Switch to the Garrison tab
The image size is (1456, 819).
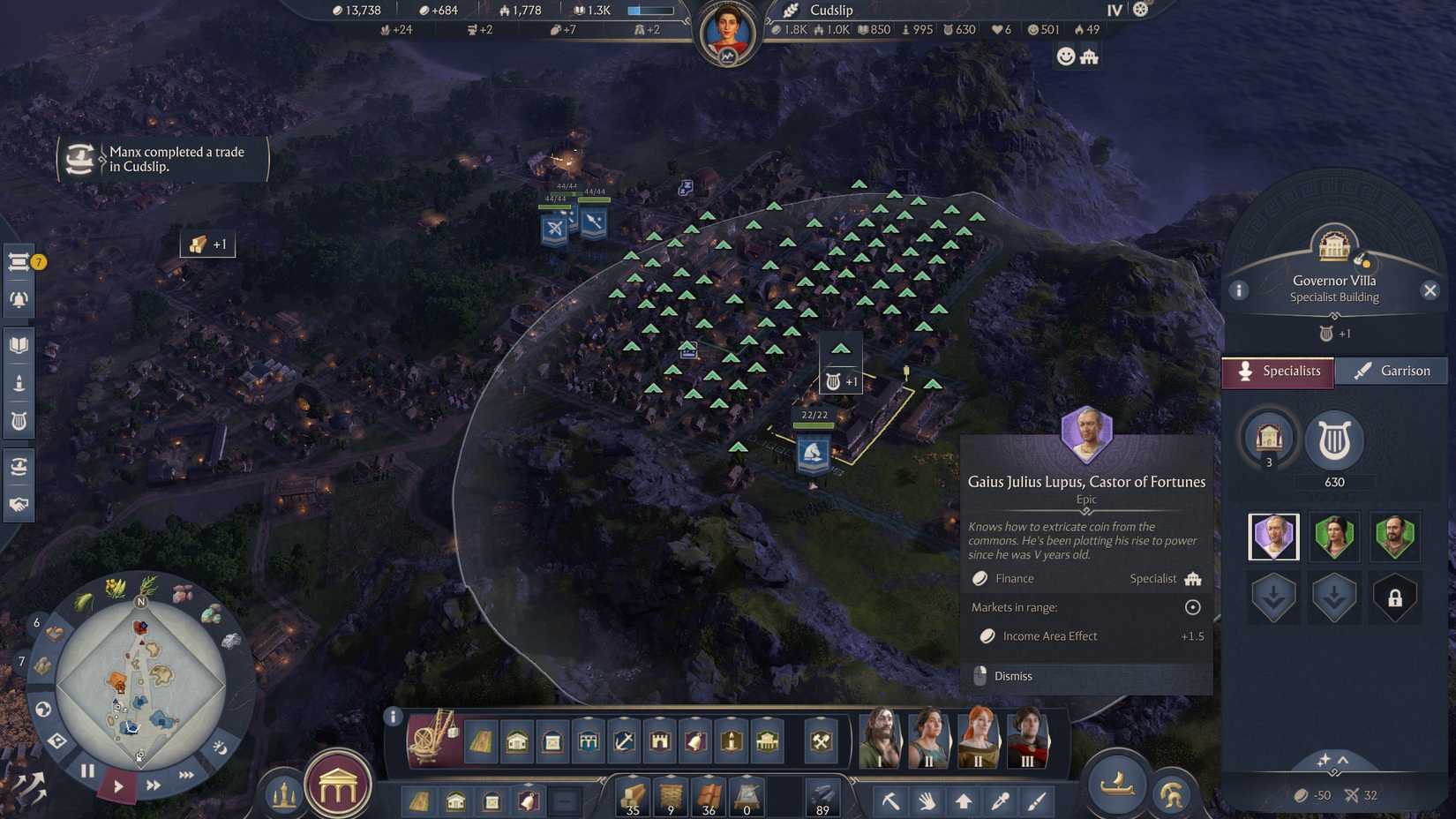pyautogui.click(x=1392, y=371)
